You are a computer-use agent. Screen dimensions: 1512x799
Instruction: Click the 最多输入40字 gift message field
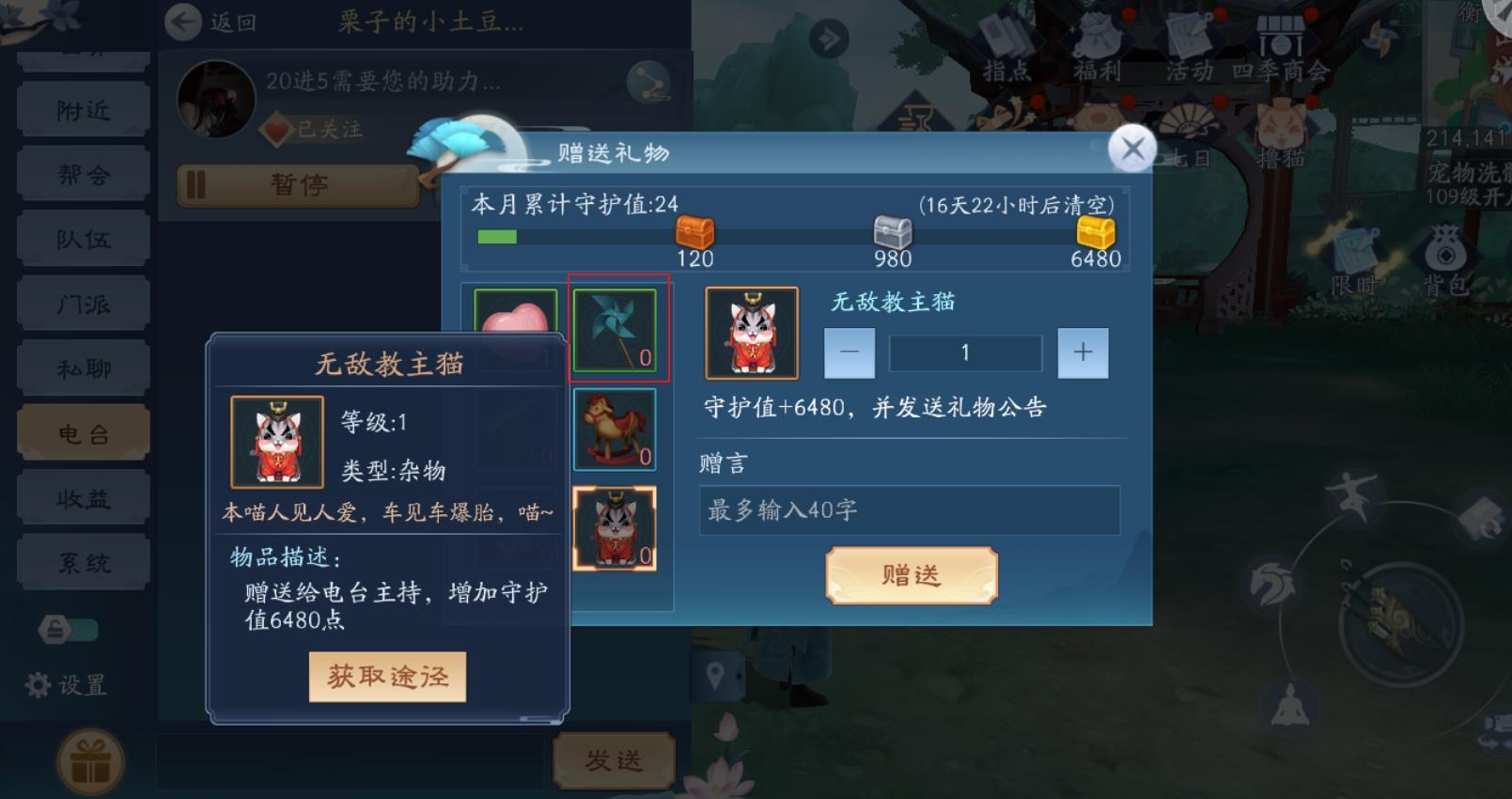point(907,510)
